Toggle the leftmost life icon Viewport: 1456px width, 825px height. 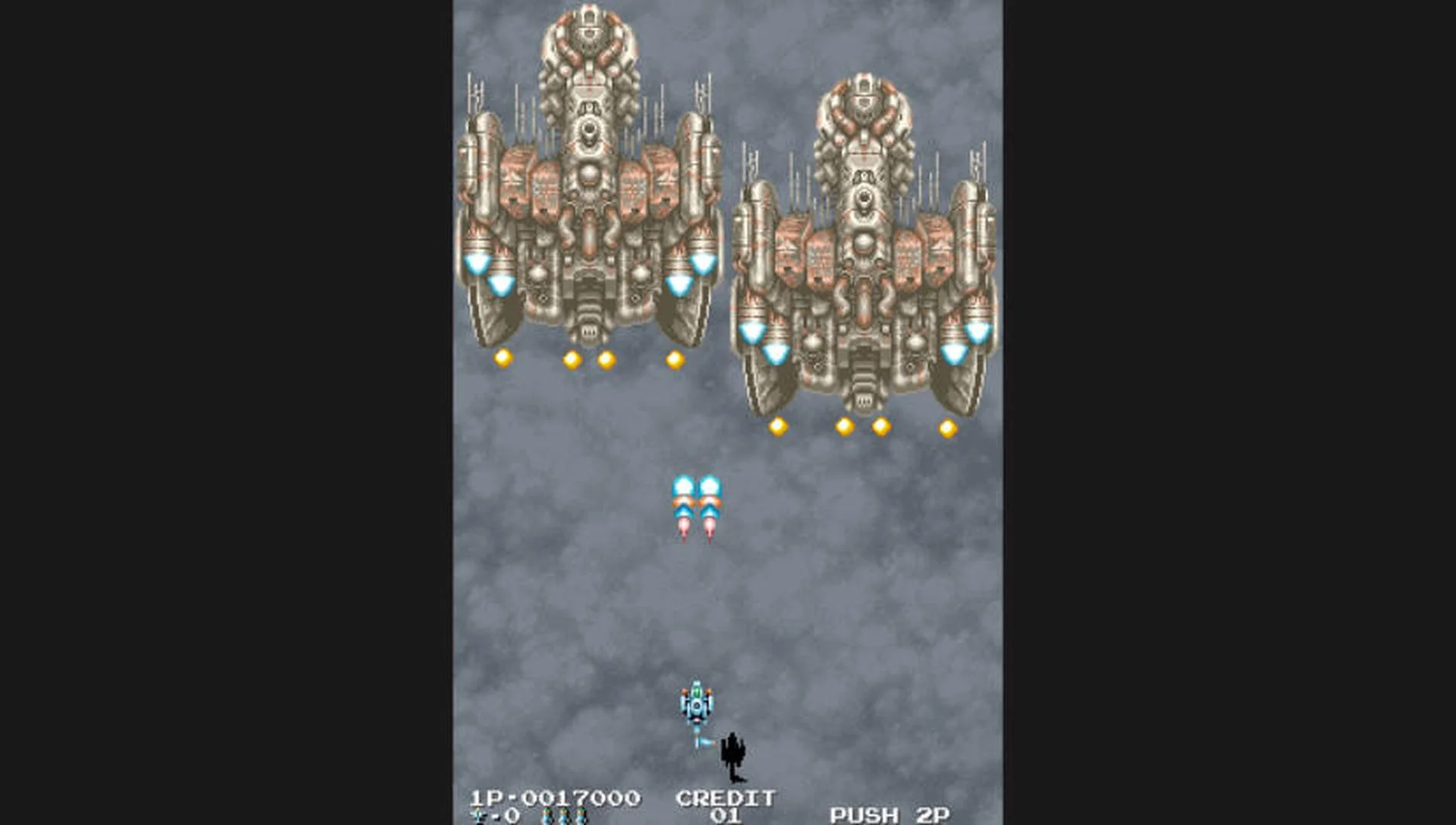click(546, 814)
